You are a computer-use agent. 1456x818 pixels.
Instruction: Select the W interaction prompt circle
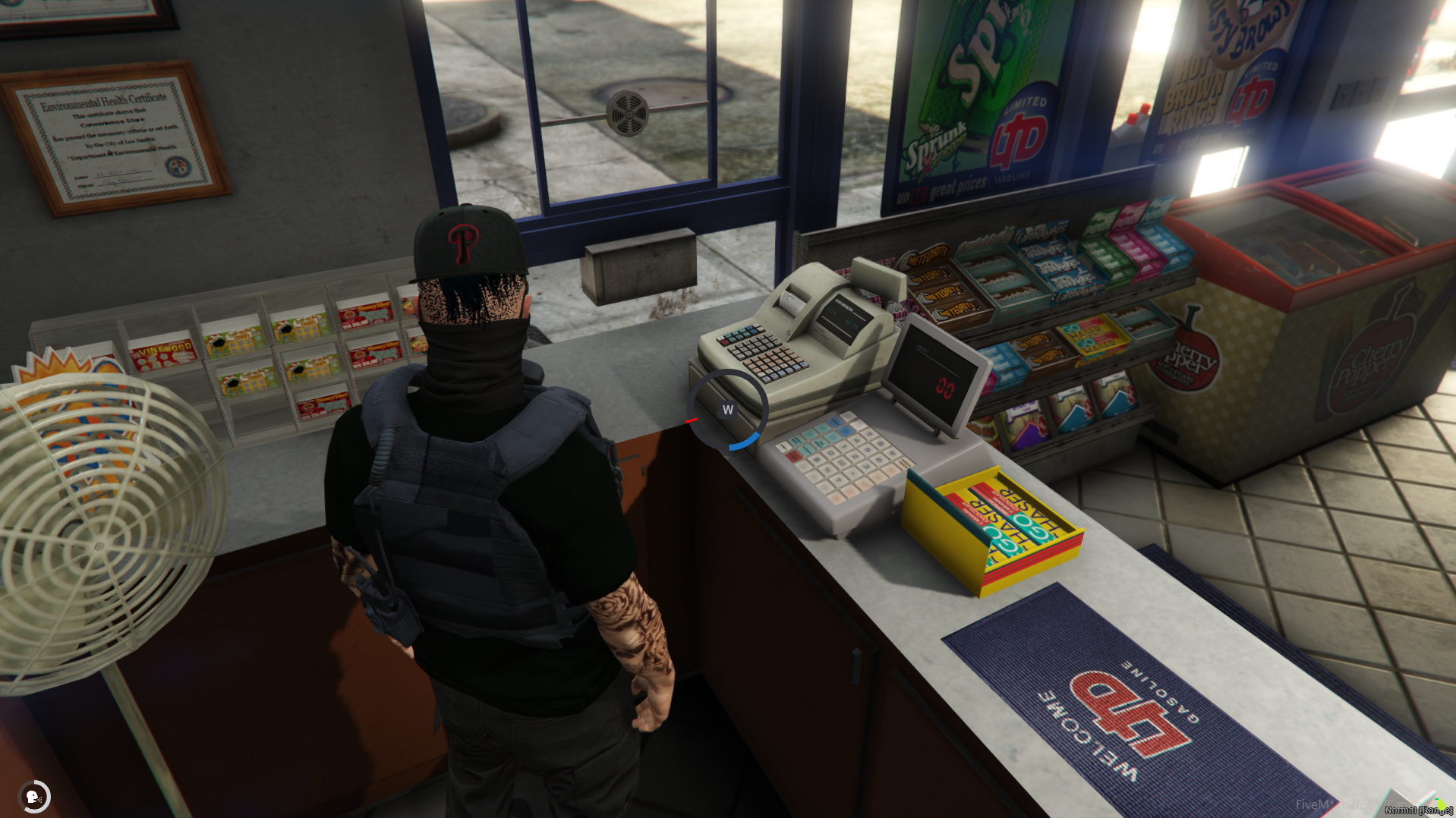tap(727, 409)
